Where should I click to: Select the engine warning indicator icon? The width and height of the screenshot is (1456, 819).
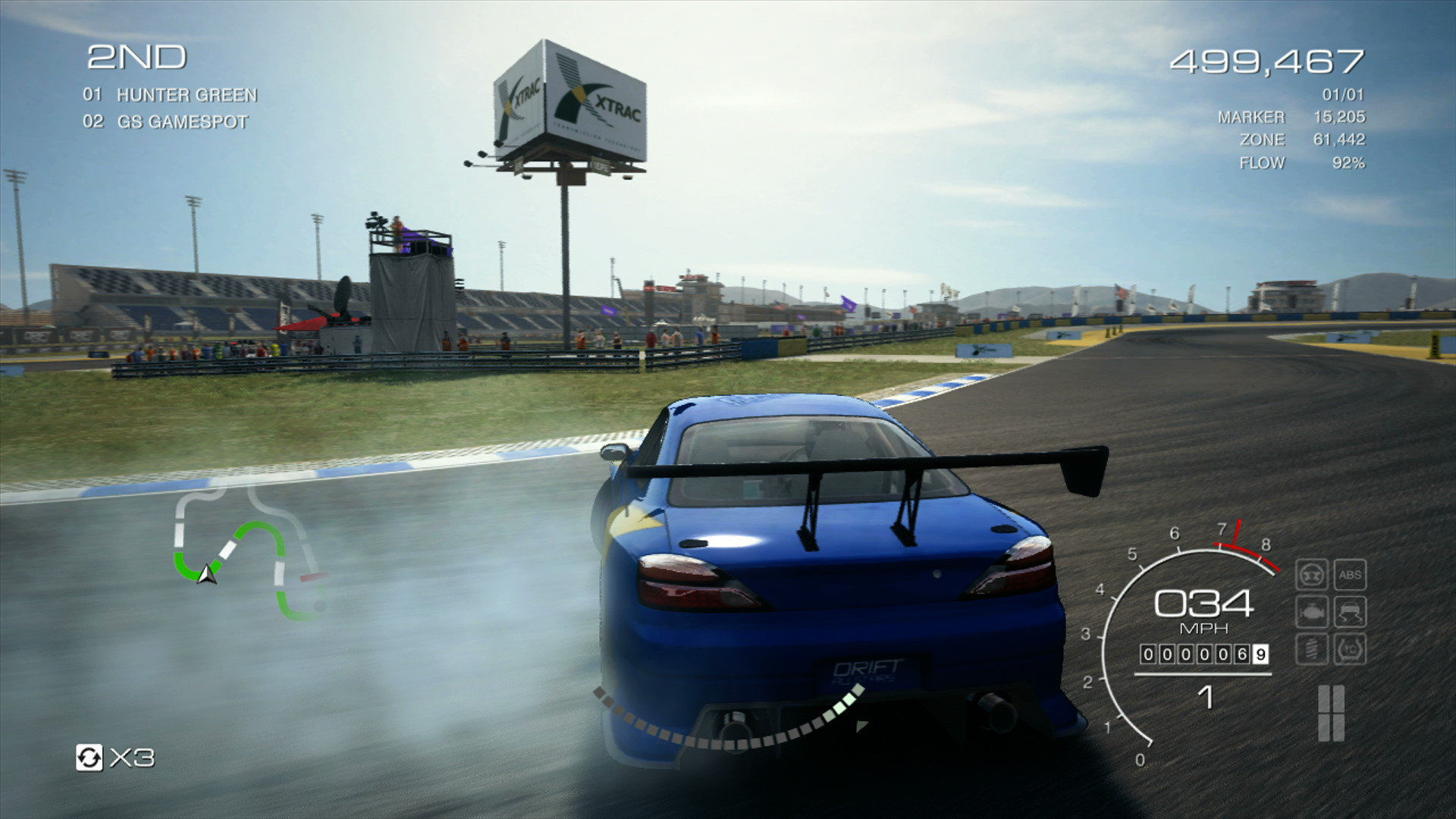click(x=1313, y=612)
